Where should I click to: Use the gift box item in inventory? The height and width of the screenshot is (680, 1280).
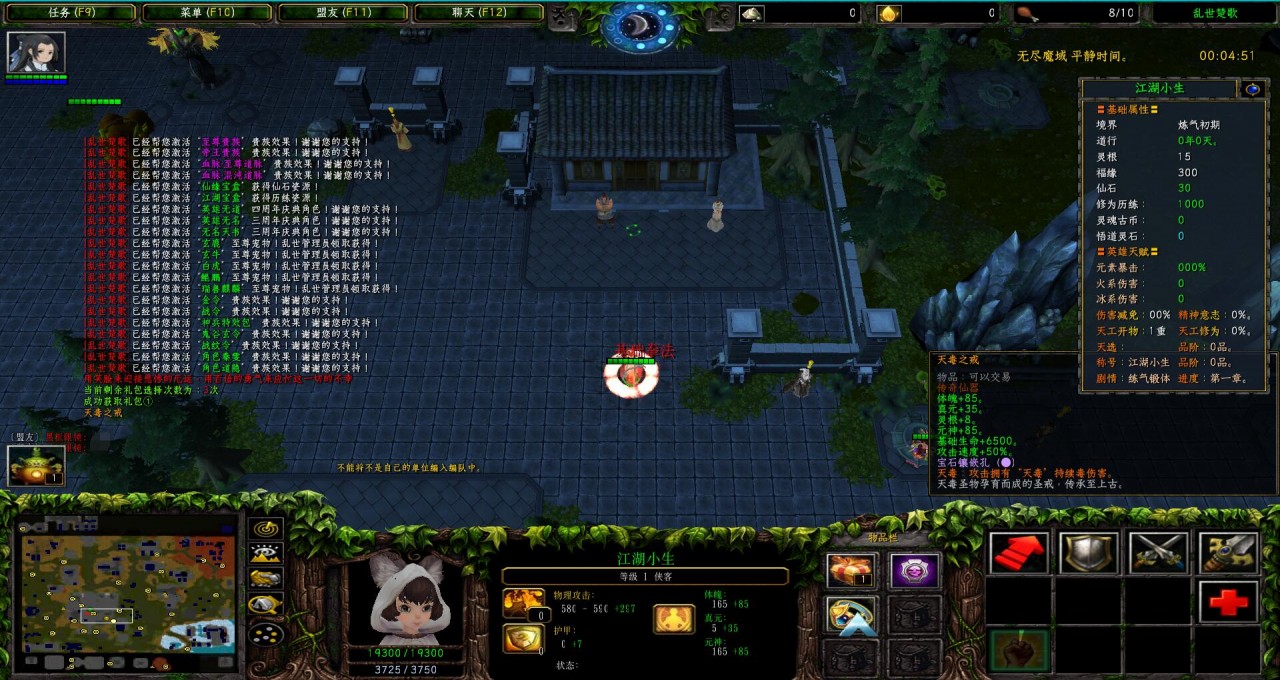pyautogui.click(x=852, y=571)
